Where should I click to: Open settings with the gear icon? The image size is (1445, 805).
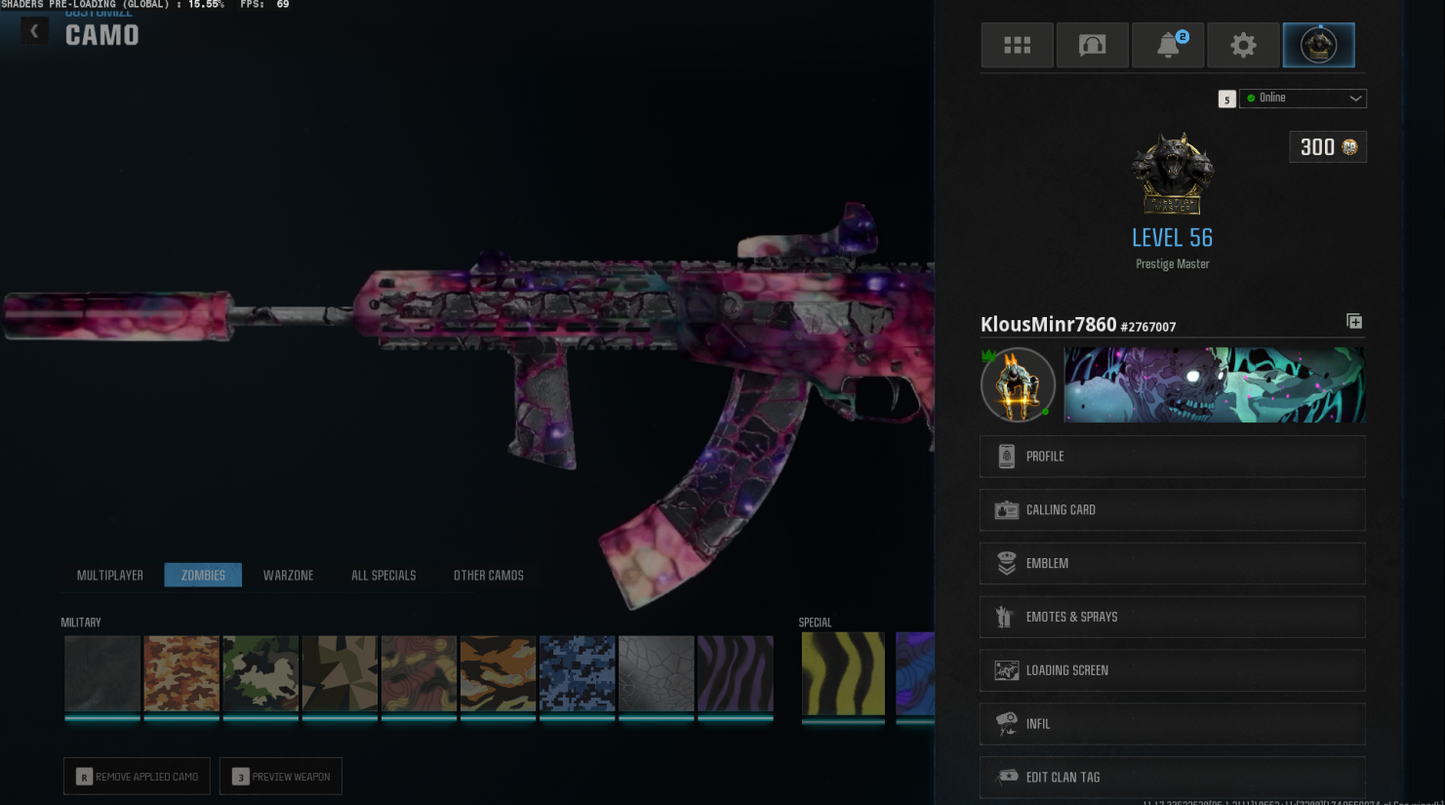coord(1243,44)
